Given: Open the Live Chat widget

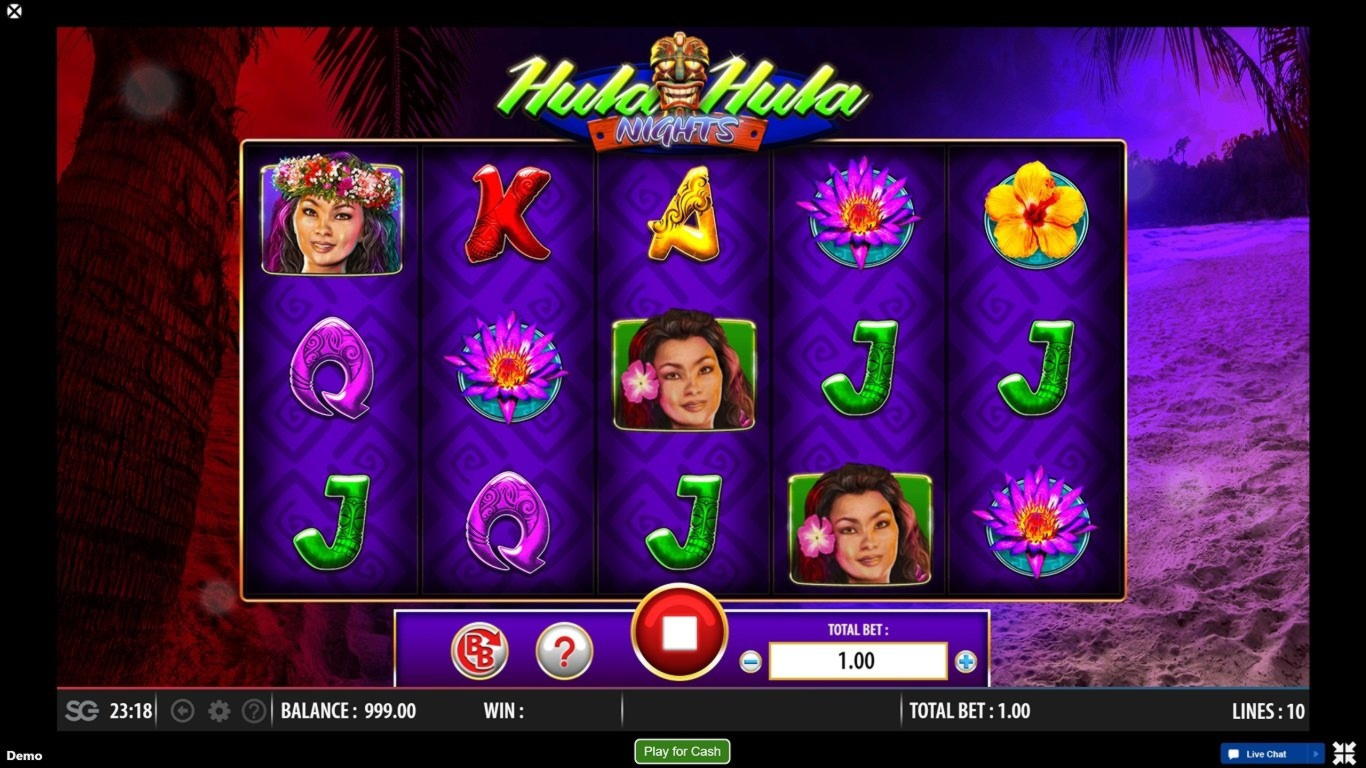Looking at the screenshot, I should (1266, 754).
